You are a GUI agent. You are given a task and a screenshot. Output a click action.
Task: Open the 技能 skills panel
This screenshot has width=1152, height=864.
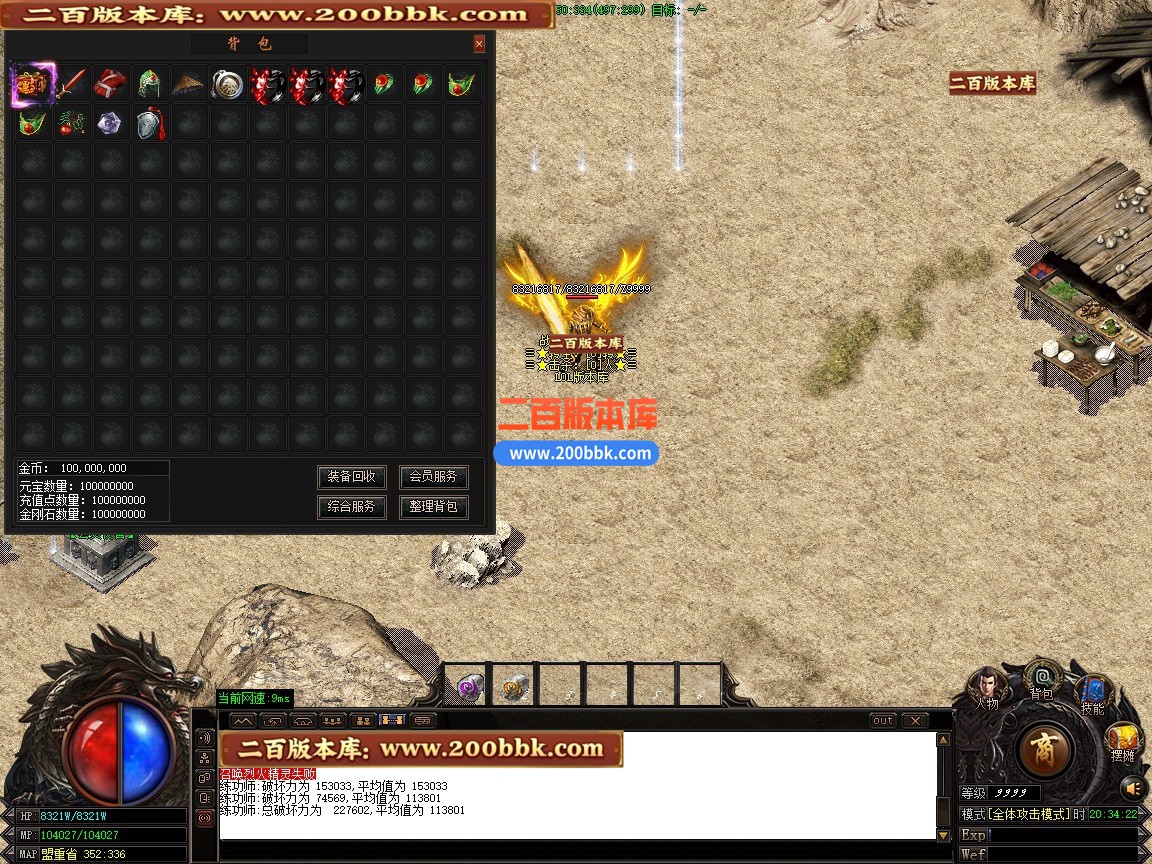(1092, 692)
